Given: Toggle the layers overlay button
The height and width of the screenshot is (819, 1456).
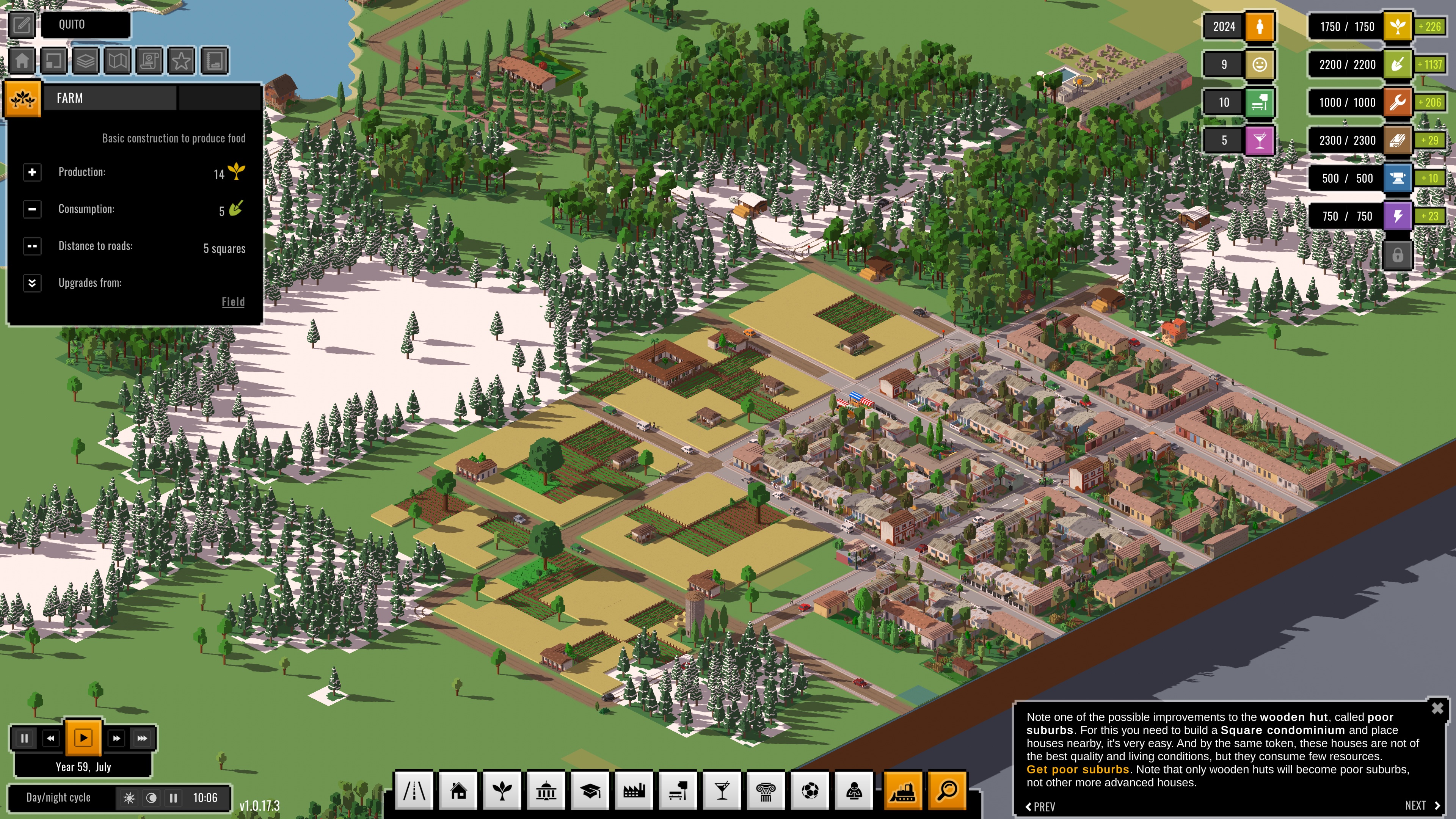Looking at the screenshot, I should tap(85, 61).
